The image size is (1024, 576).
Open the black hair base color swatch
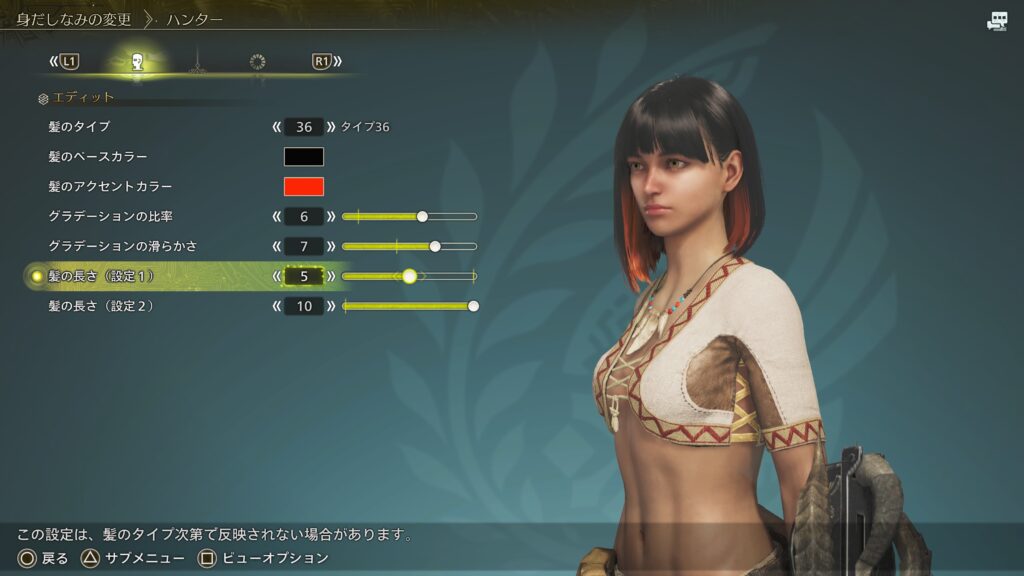point(304,157)
